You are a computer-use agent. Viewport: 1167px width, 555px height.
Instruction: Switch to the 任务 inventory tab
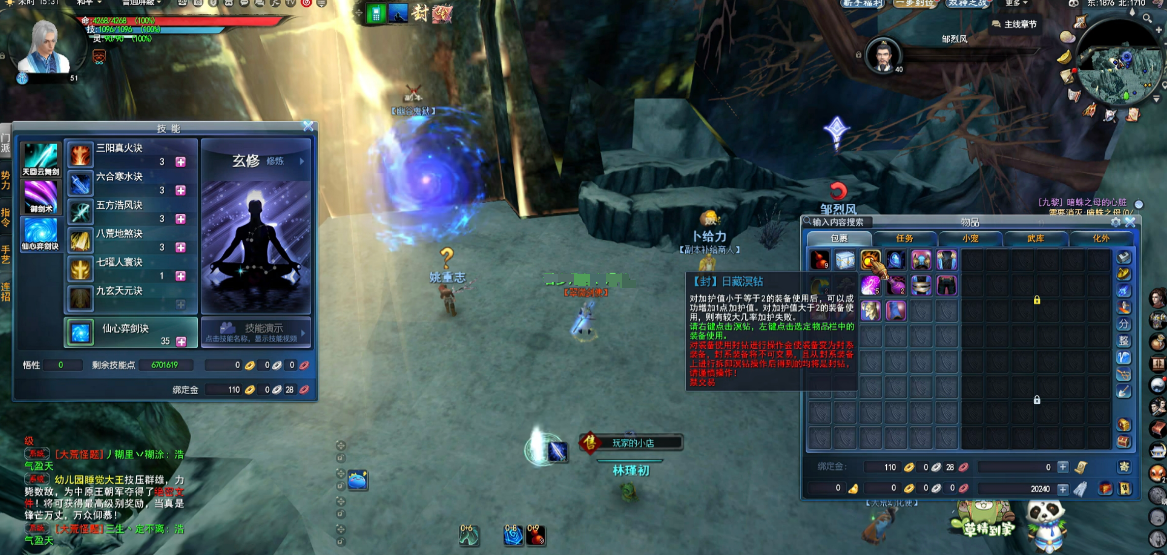pos(905,239)
